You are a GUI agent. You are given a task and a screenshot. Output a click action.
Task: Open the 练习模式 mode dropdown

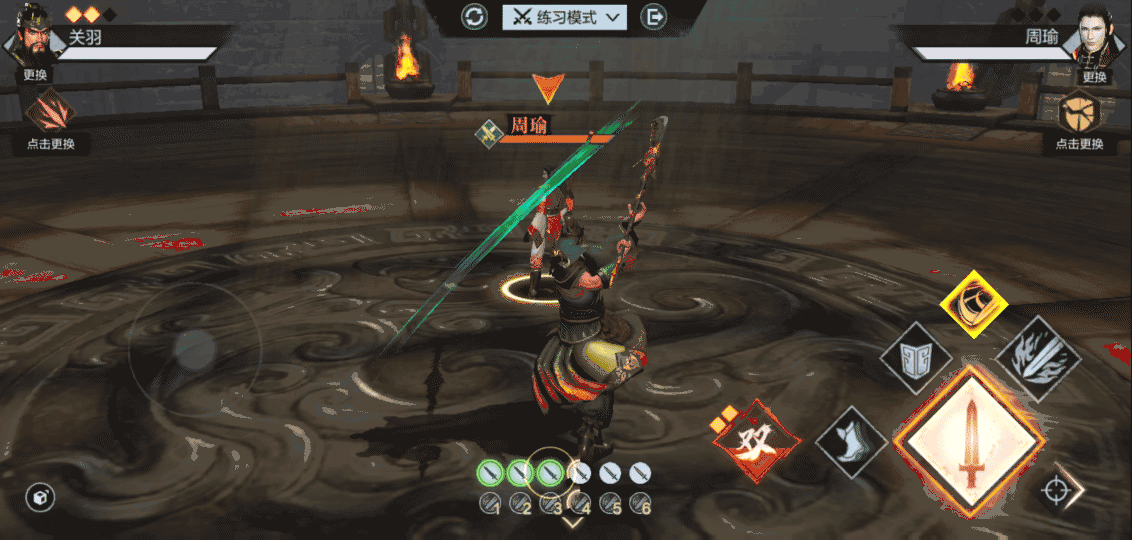coord(565,17)
